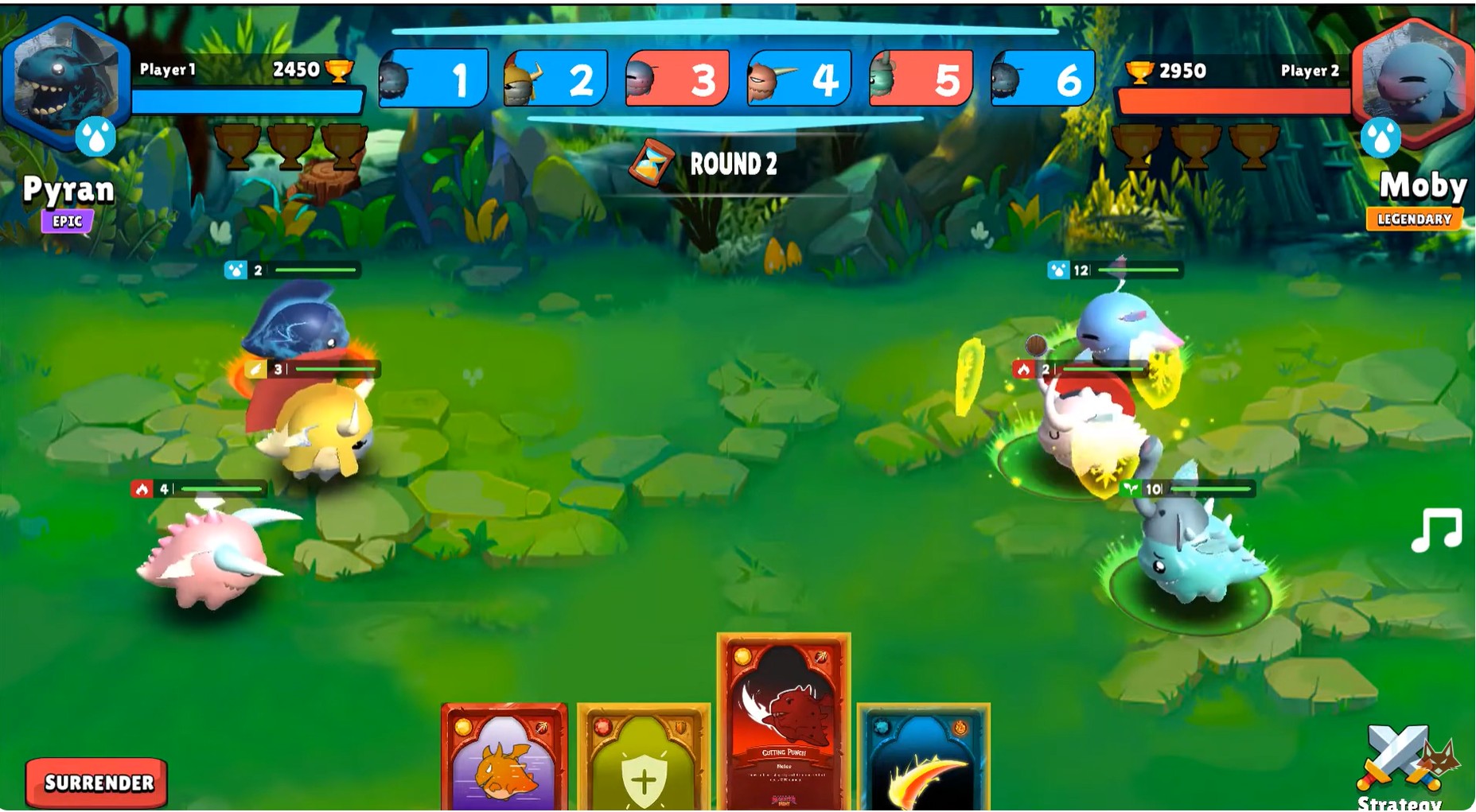Screen dimensions: 1476x812
Task: Toggle round 5 indicator in the round tracker
Action: pos(925,79)
